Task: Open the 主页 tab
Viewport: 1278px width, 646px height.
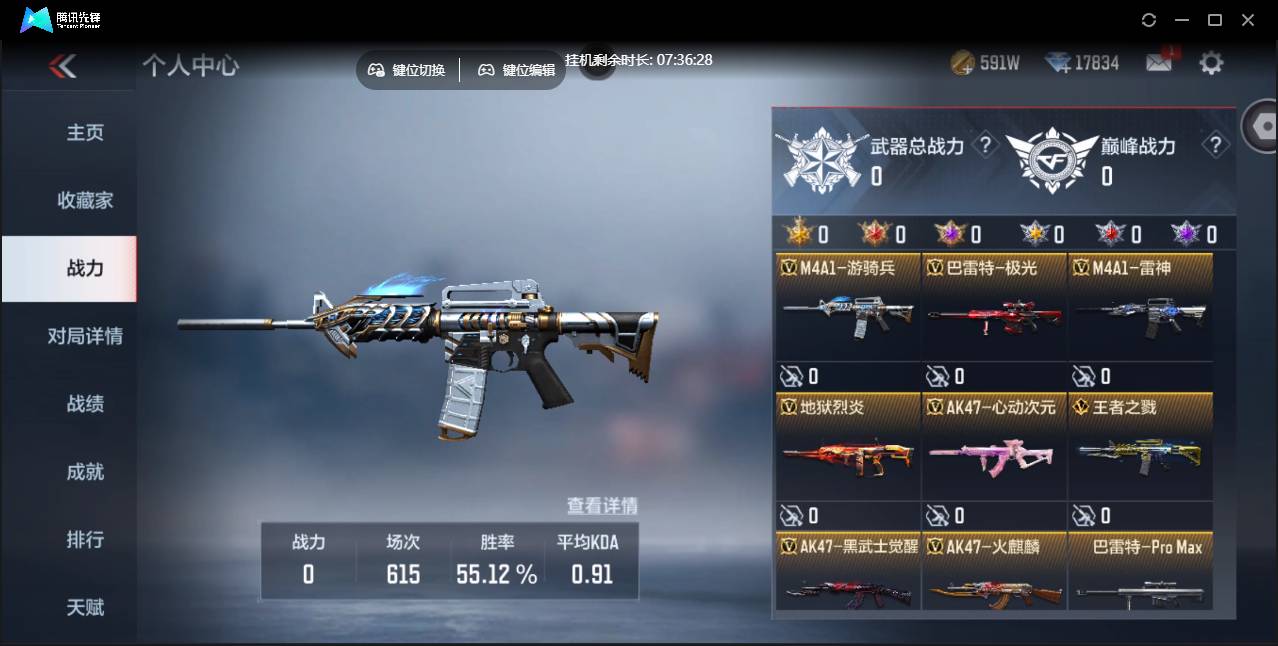Action: 85,133
